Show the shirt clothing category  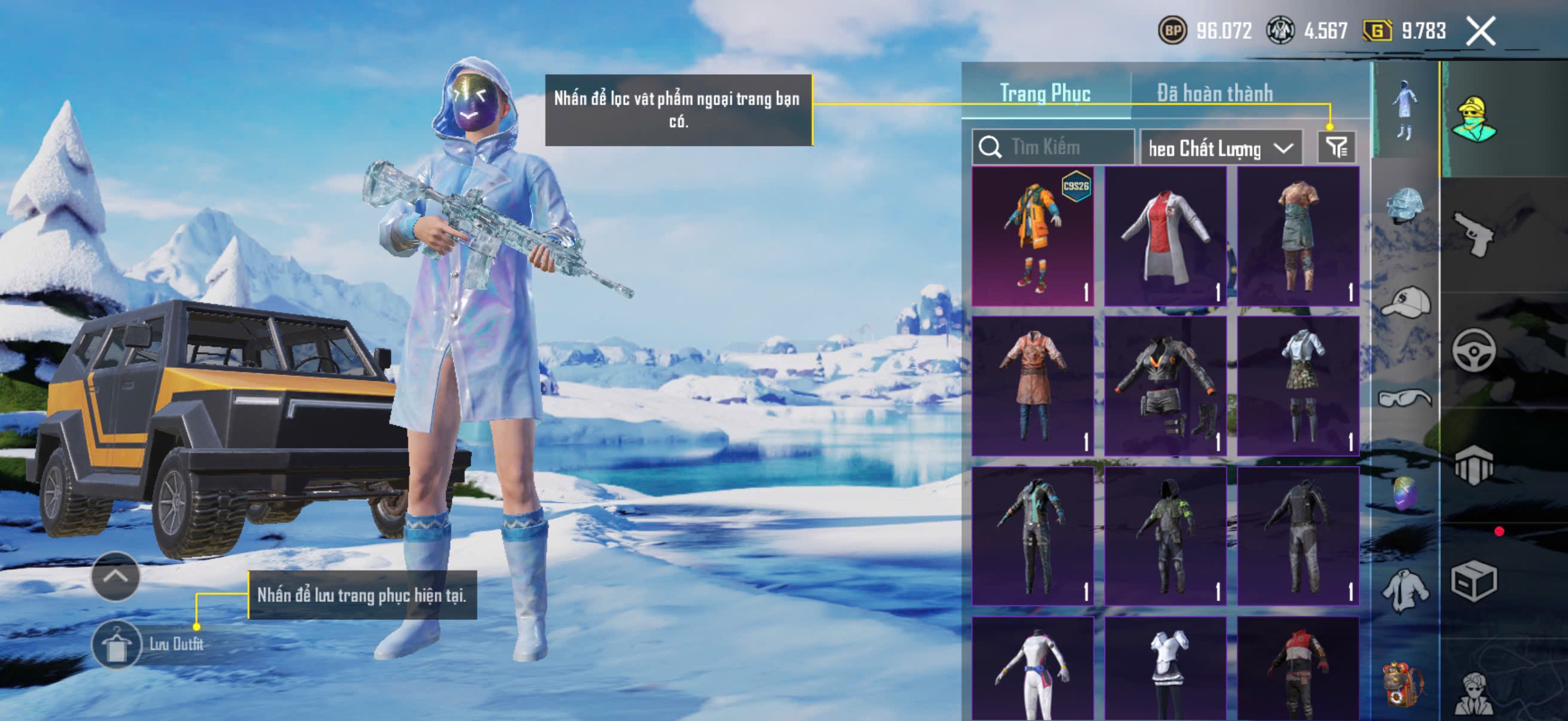pyautogui.click(x=1405, y=590)
